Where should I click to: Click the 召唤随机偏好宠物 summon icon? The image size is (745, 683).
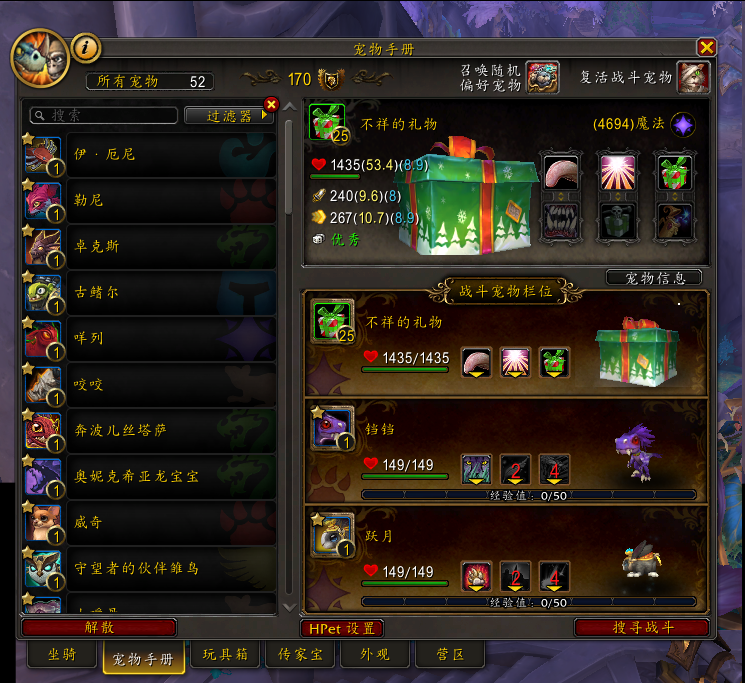click(x=542, y=77)
